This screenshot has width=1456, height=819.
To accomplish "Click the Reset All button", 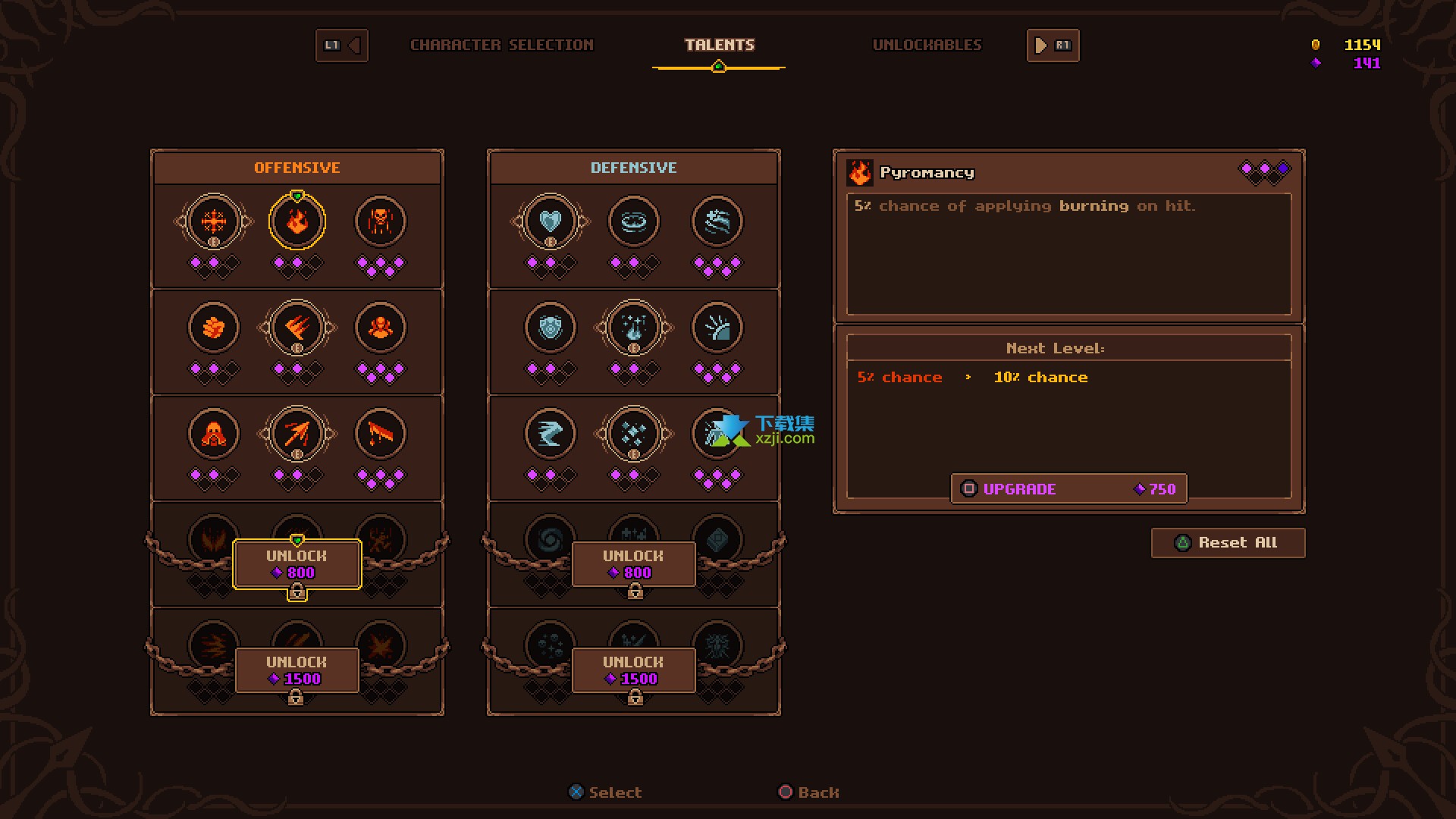I will coord(1228,543).
